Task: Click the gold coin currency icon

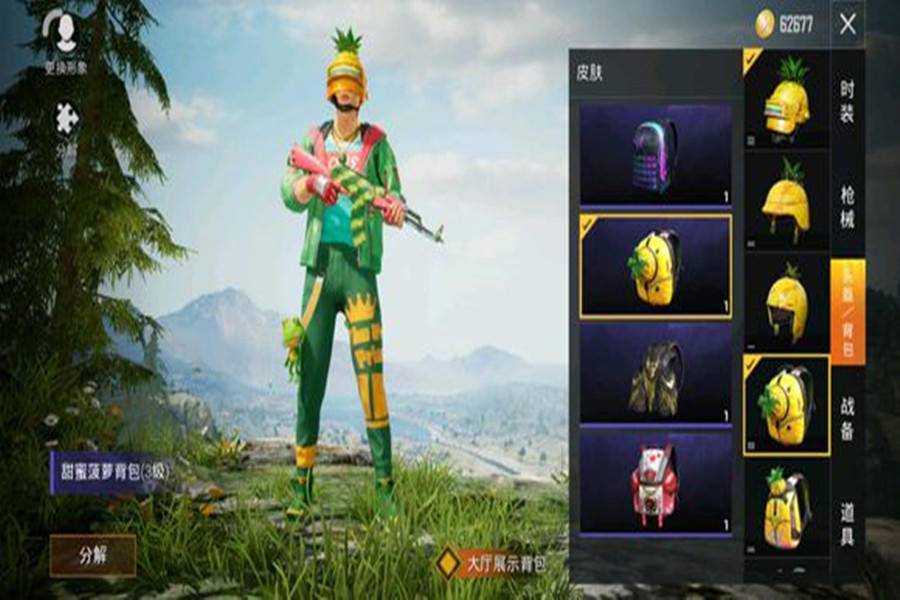Action: click(x=765, y=23)
